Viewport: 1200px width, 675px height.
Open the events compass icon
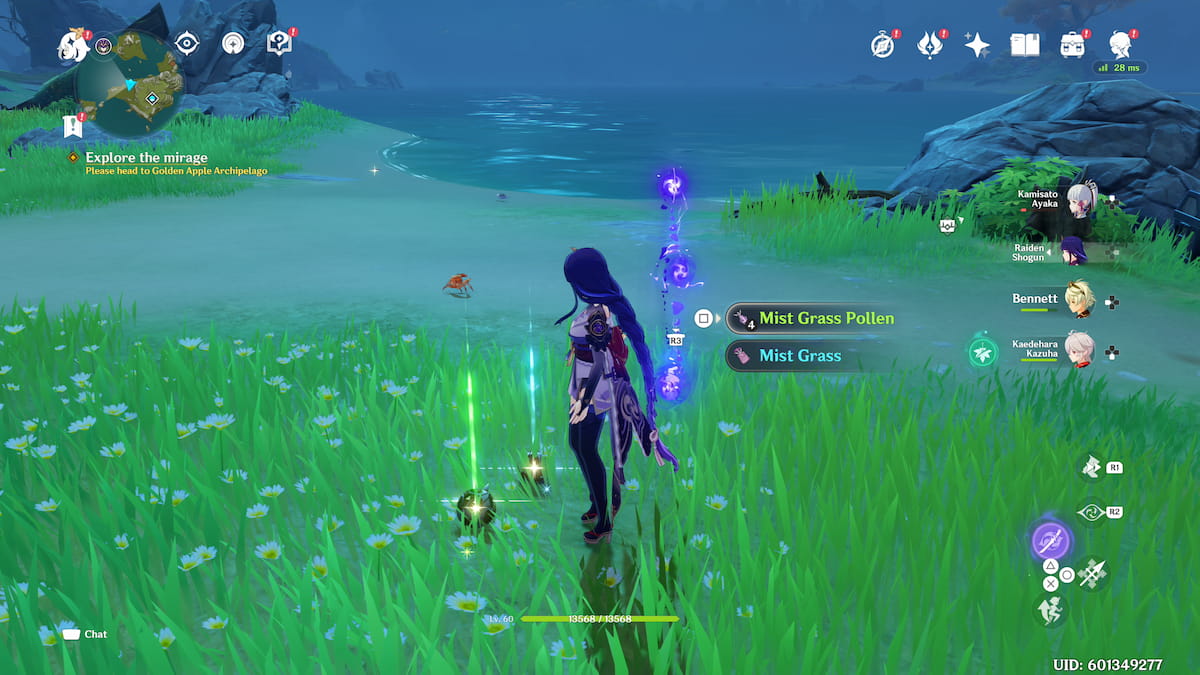click(x=882, y=45)
